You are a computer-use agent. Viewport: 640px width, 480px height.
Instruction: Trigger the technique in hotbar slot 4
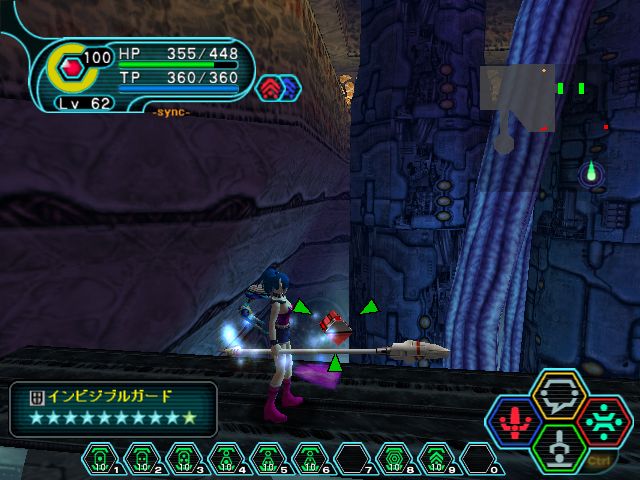click(x=225, y=459)
